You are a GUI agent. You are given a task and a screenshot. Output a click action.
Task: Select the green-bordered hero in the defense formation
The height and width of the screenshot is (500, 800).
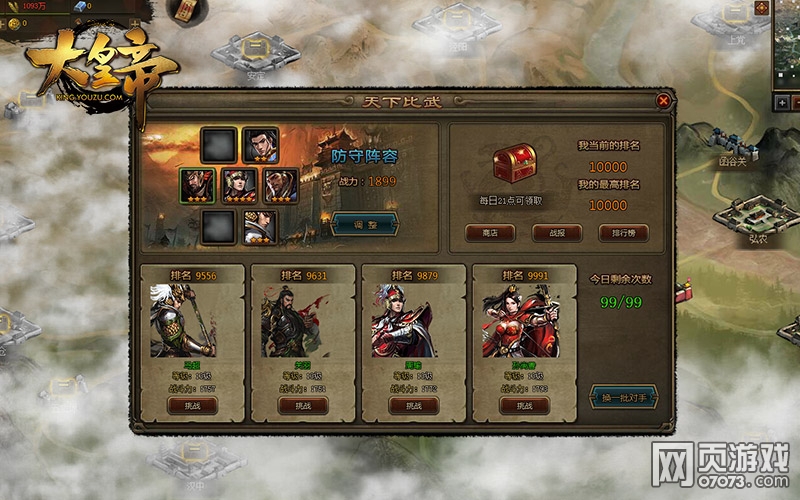(198, 186)
